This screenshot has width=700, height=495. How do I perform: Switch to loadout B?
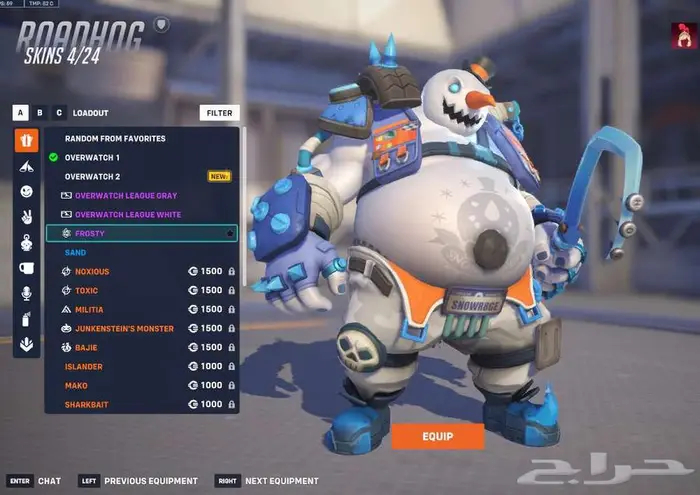click(39, 113)
